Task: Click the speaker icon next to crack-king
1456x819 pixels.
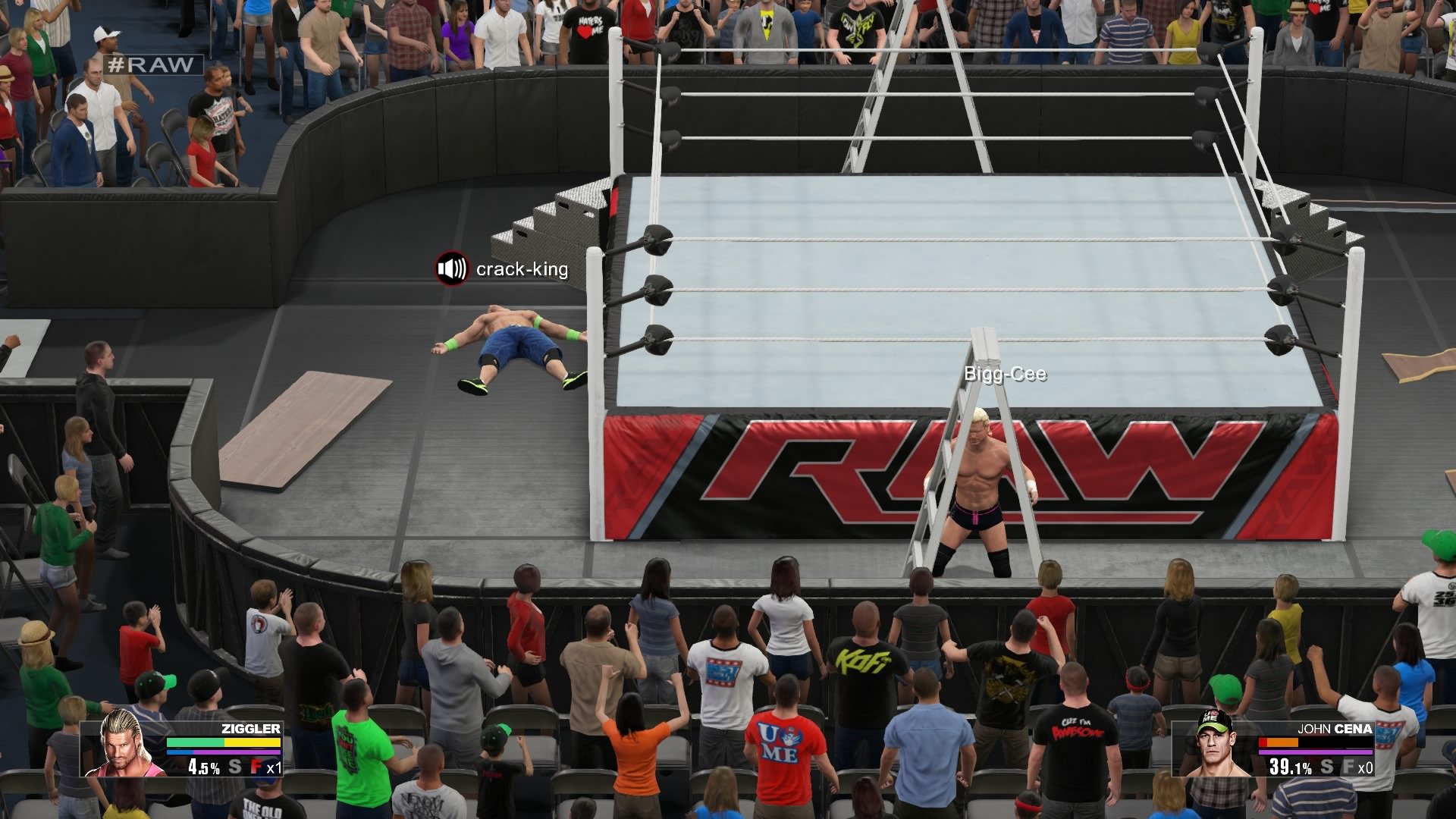Action: (450, 270)
